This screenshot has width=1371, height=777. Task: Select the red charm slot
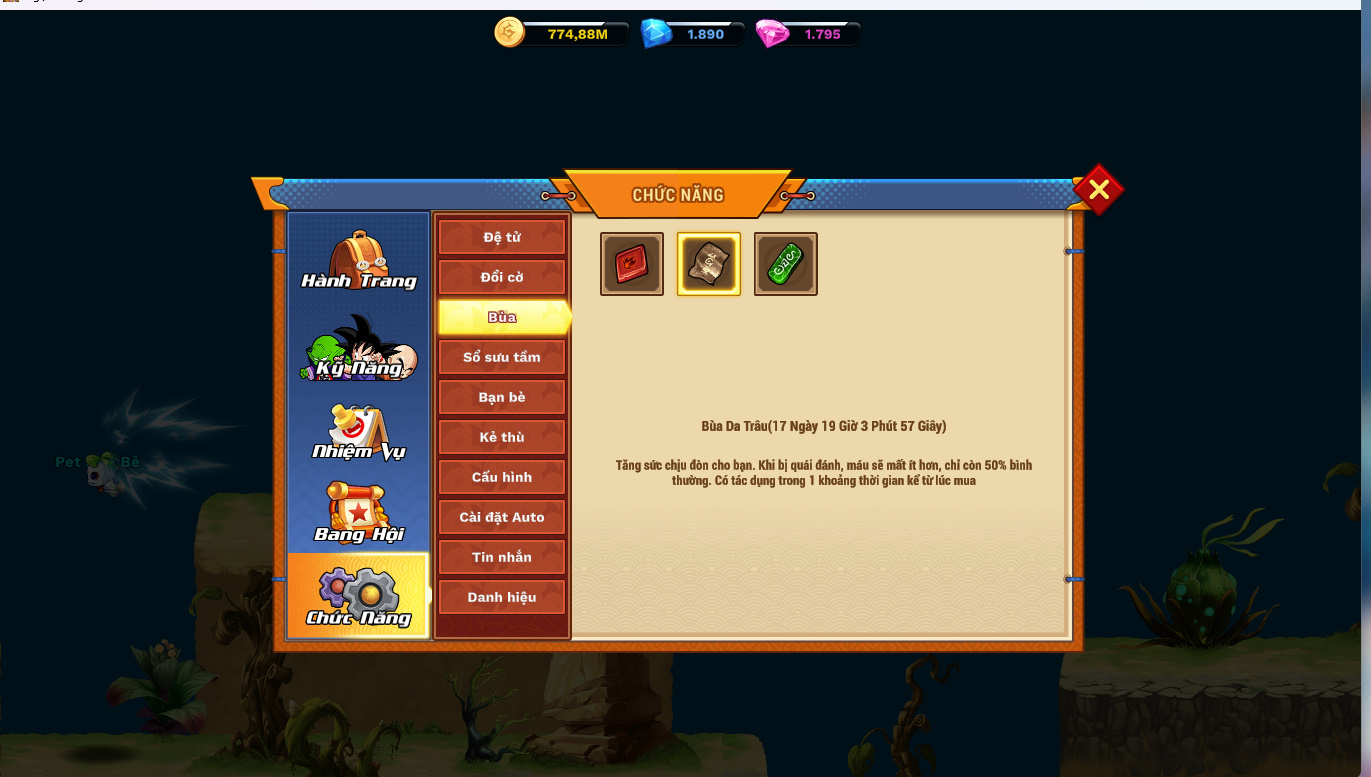pos(632,264)
